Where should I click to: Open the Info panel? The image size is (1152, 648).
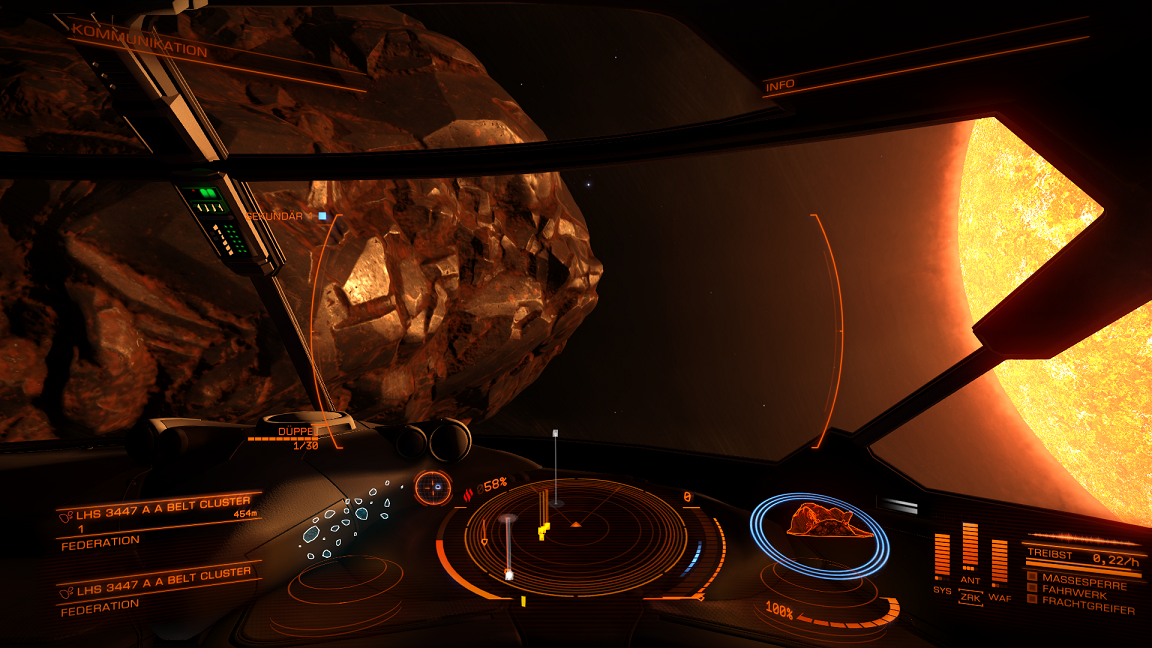[780, 86]
